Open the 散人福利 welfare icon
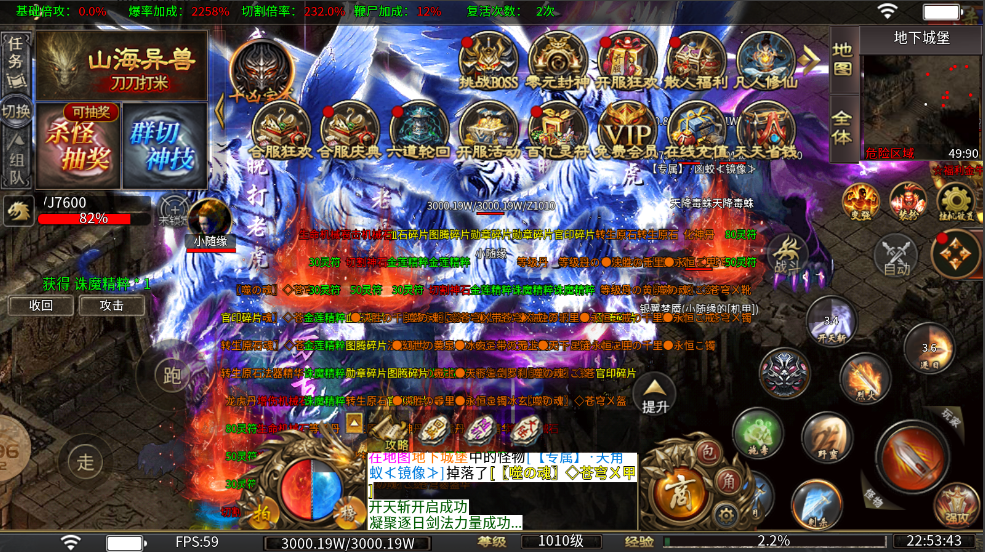Image resolution: width=985 pixels, height=552 pixels. tap(695, 60)
